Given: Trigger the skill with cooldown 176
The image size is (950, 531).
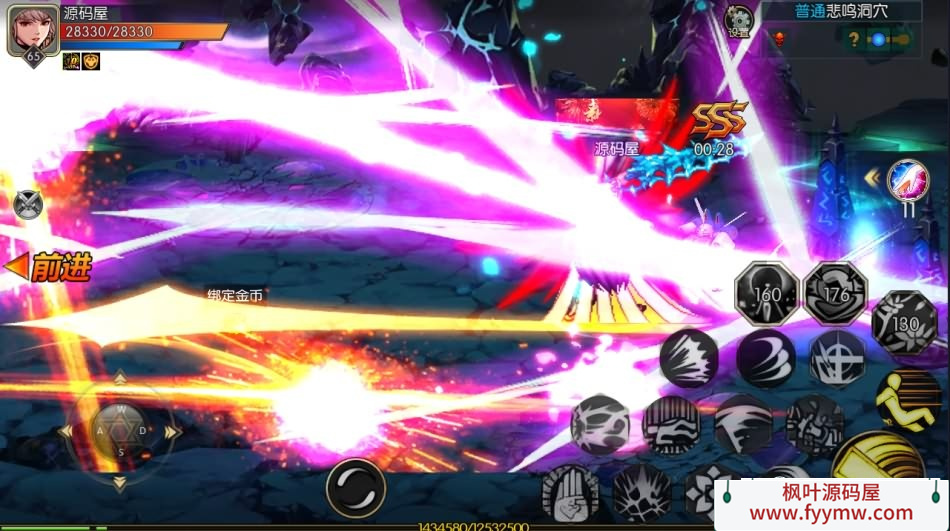Looking at the screenshot, I should pyautogui.click(x=835, y=292).
